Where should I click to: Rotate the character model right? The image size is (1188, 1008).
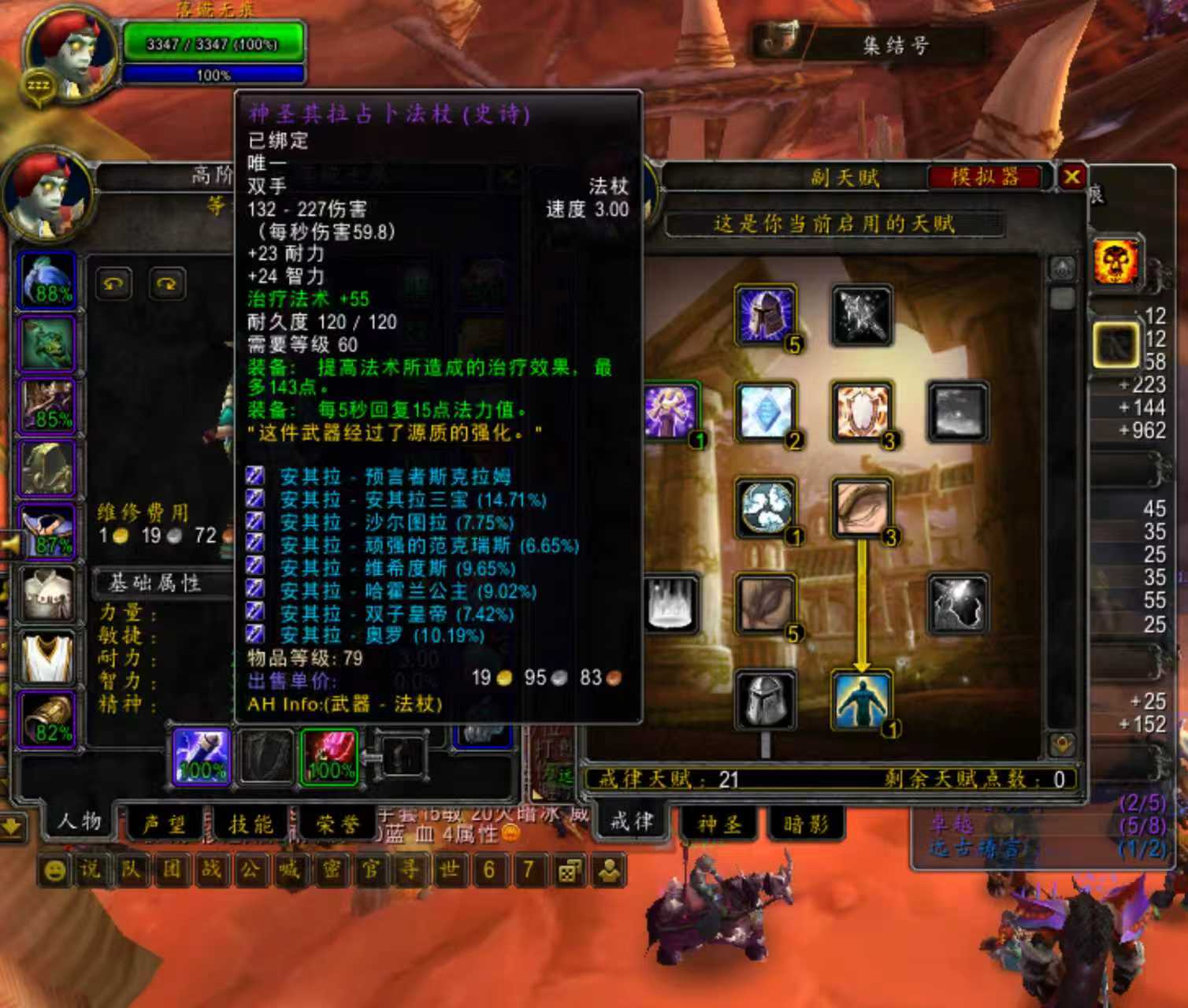[166, 284]
